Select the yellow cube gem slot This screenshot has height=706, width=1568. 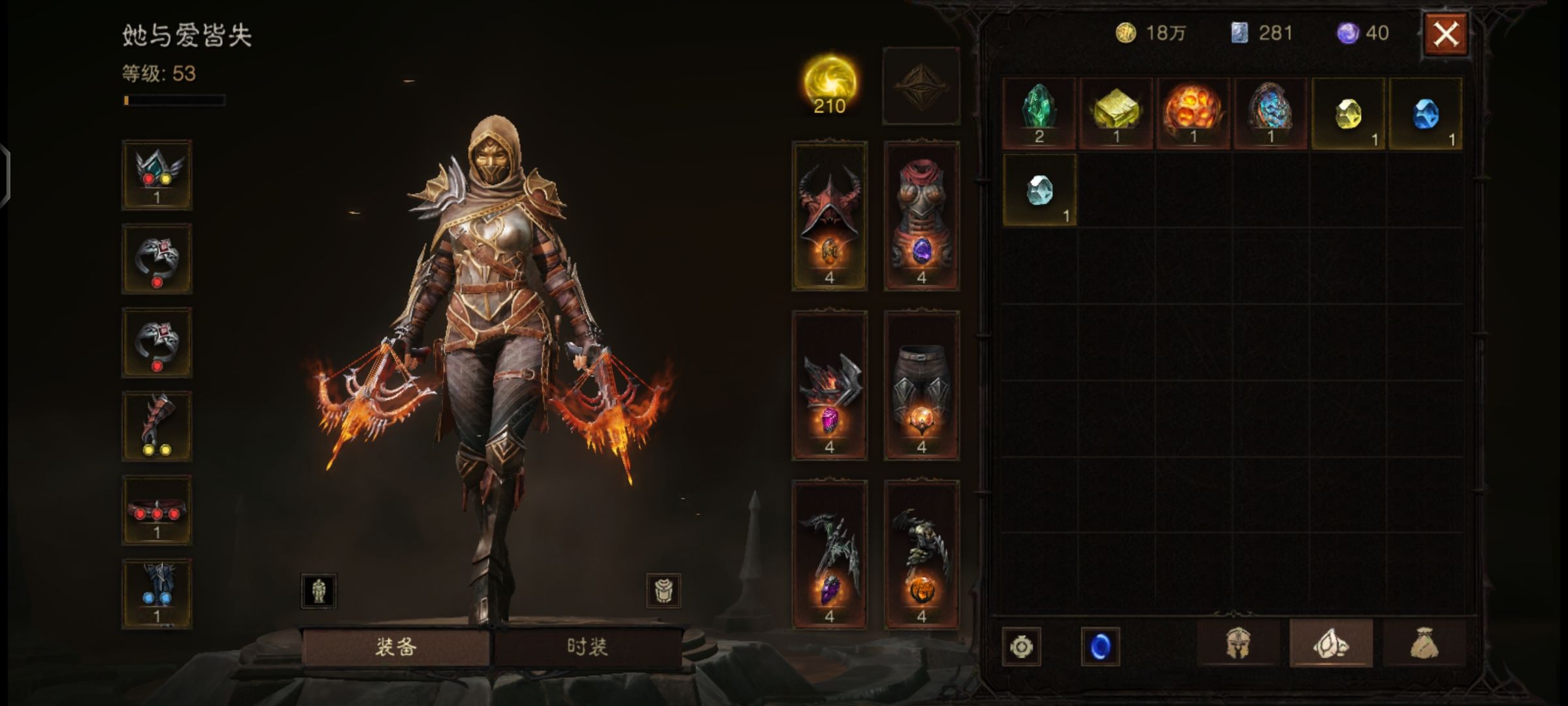click(1116, 112)
